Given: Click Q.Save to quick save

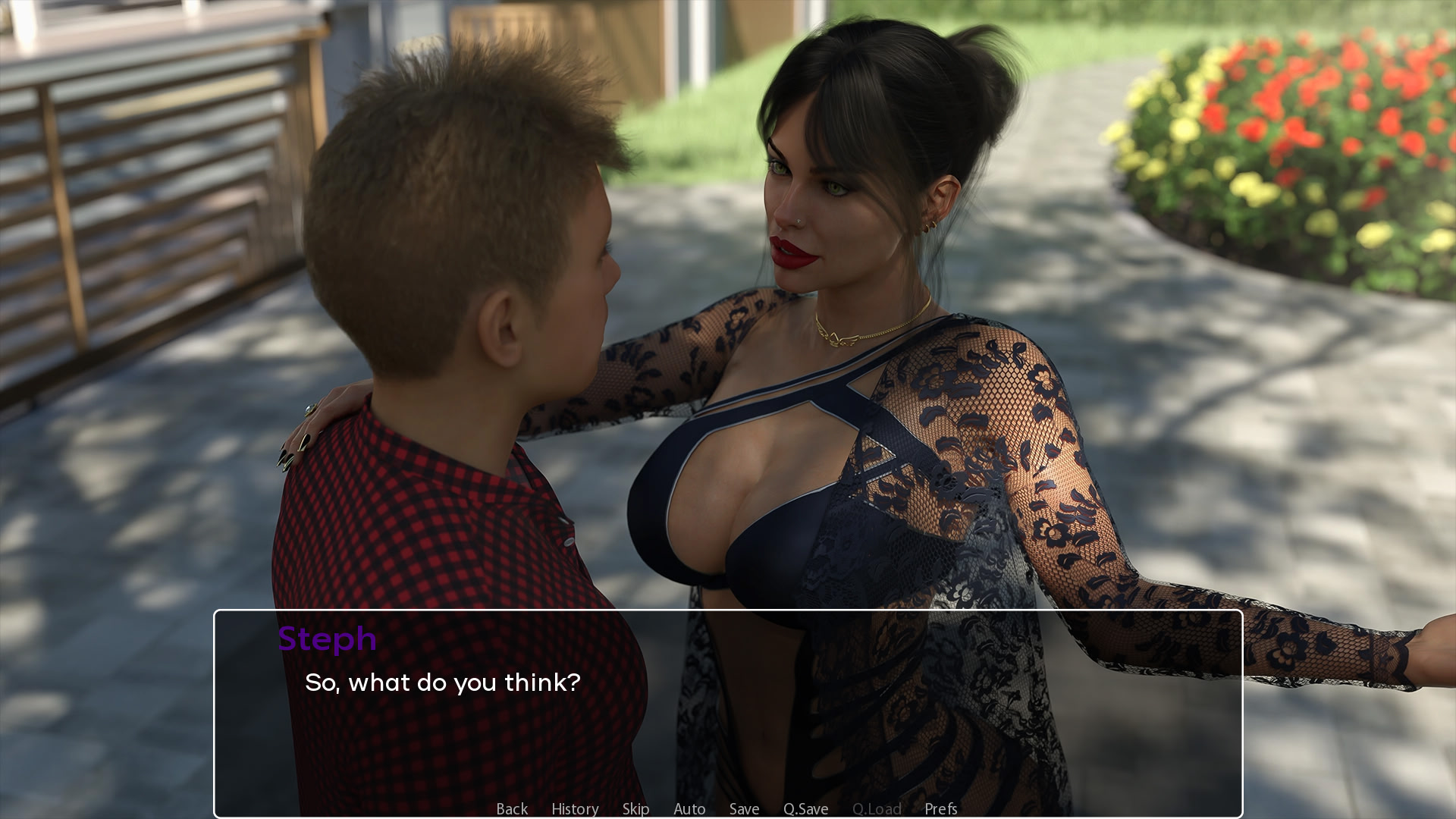Looking at the screenshot, I should (805, 808).
